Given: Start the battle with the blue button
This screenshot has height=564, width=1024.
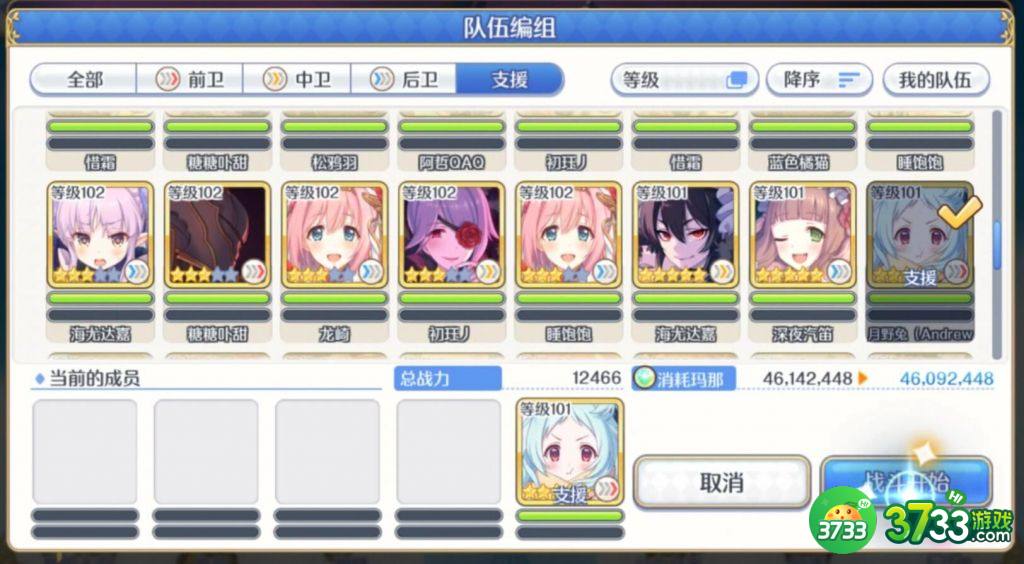Looking at the screenshot, I should (906, 481).
